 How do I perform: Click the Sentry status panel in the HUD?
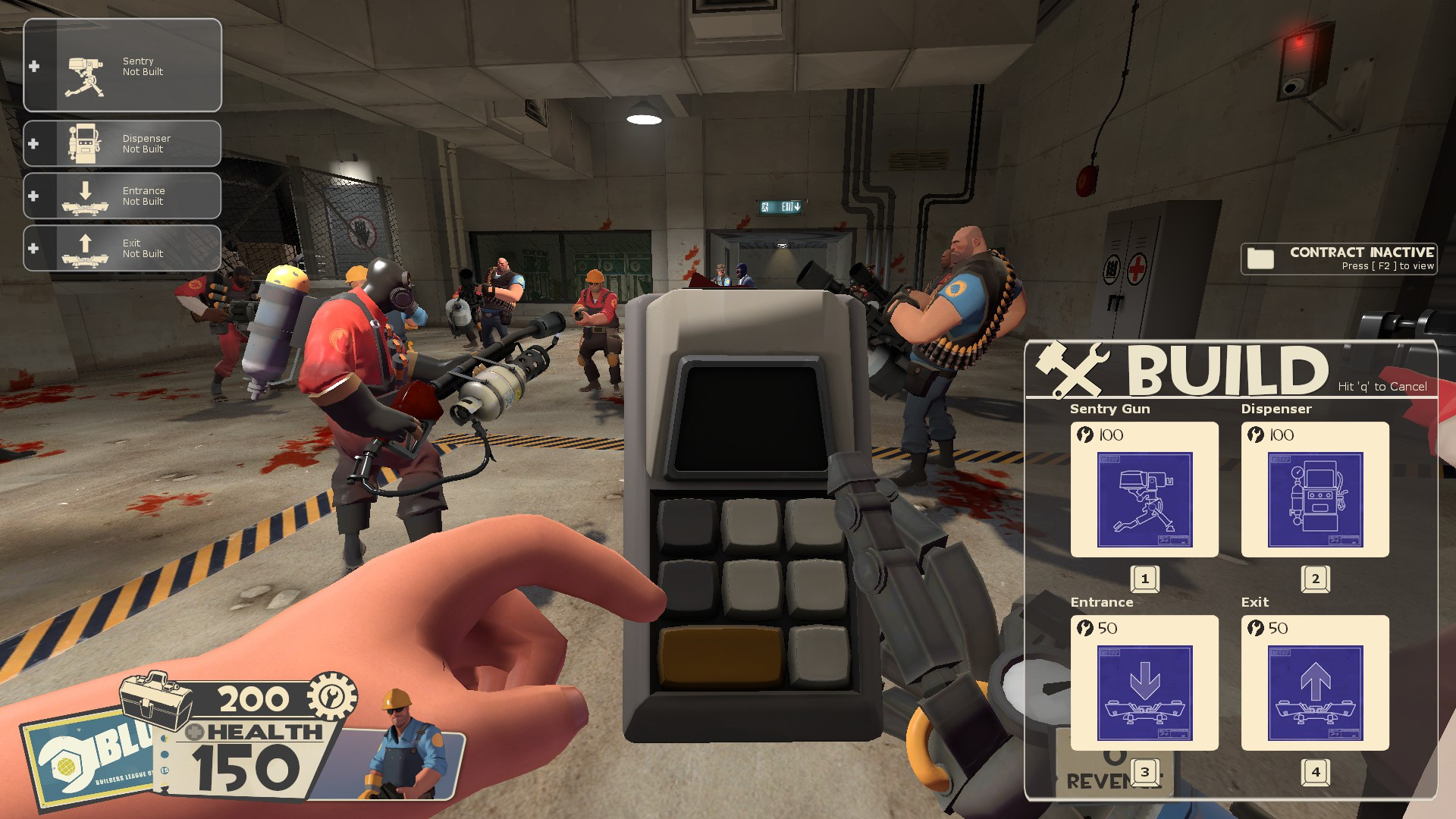(122, 65)
